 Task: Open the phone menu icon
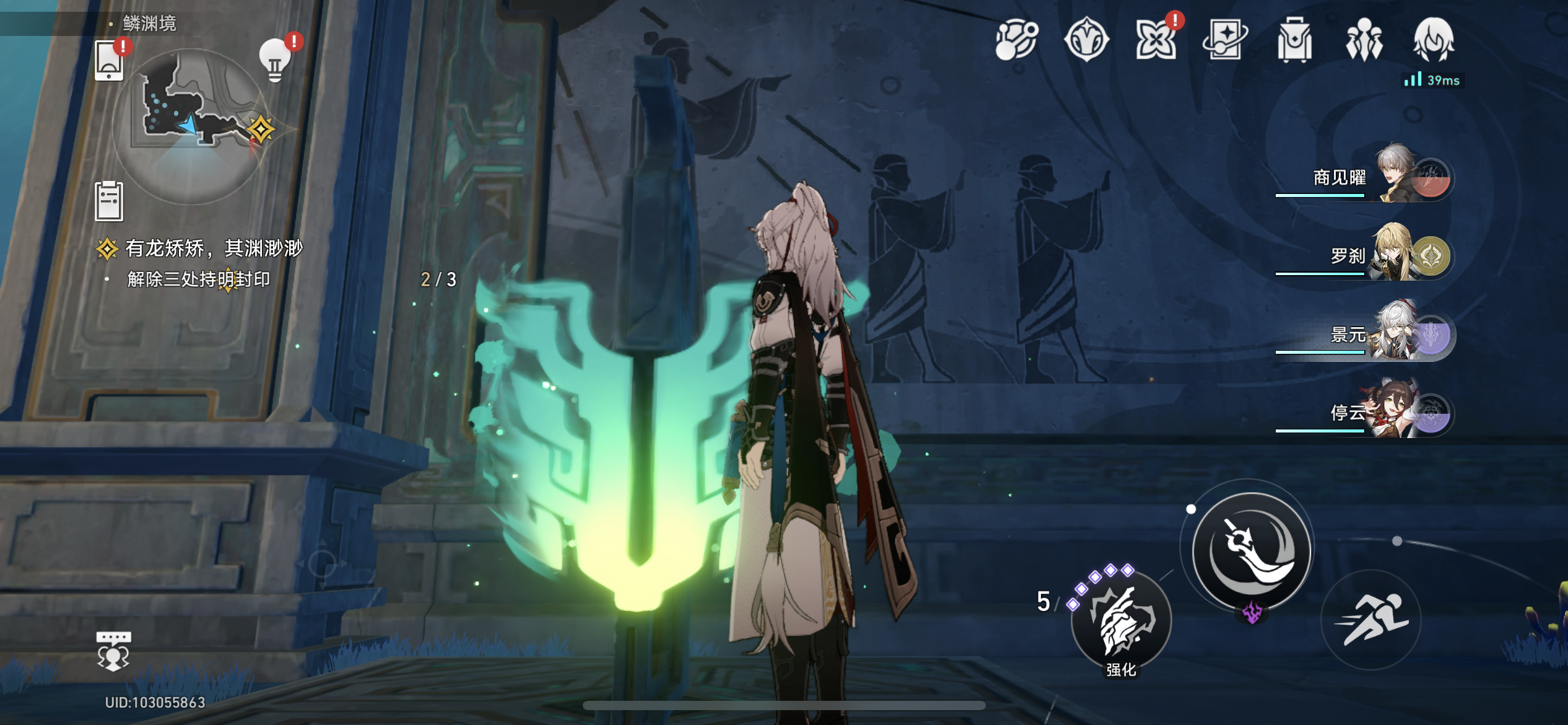(x=109, y=61)
